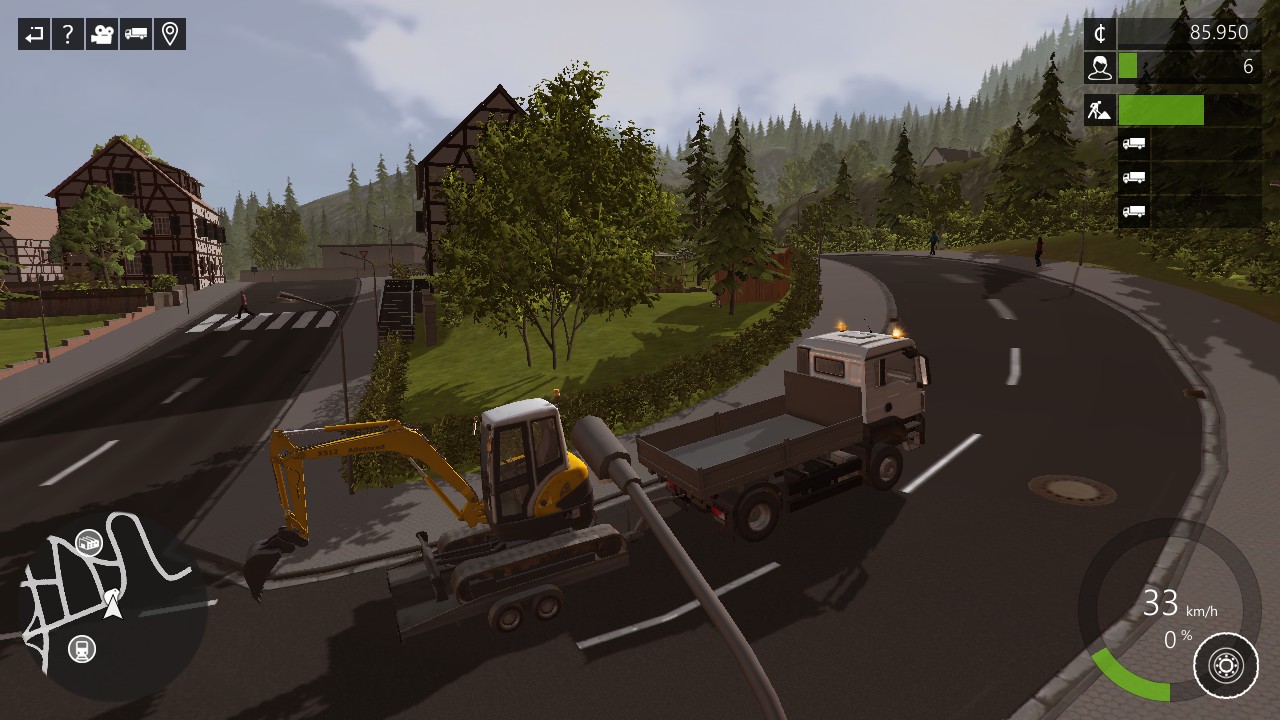Select the train station minimap marker
Image resolution: width=1280 pixels, height=720 pixels.
(x=82, y=649)
